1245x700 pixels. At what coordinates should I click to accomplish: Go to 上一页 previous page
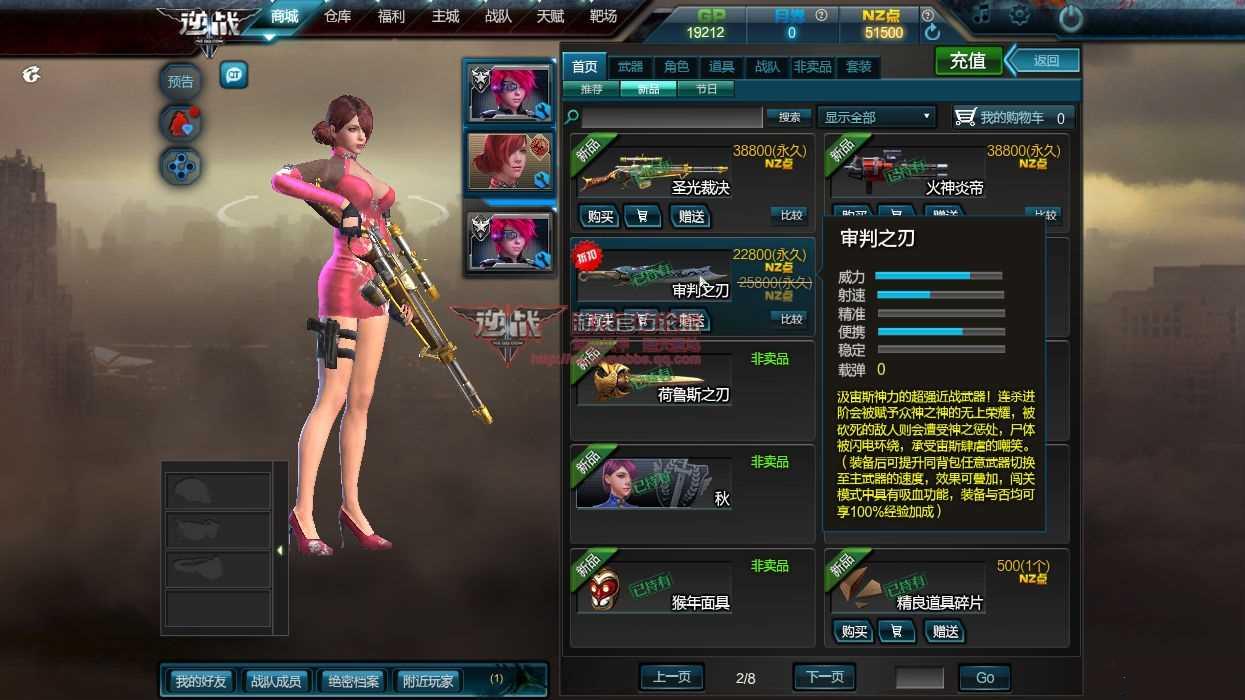(671, 677)
